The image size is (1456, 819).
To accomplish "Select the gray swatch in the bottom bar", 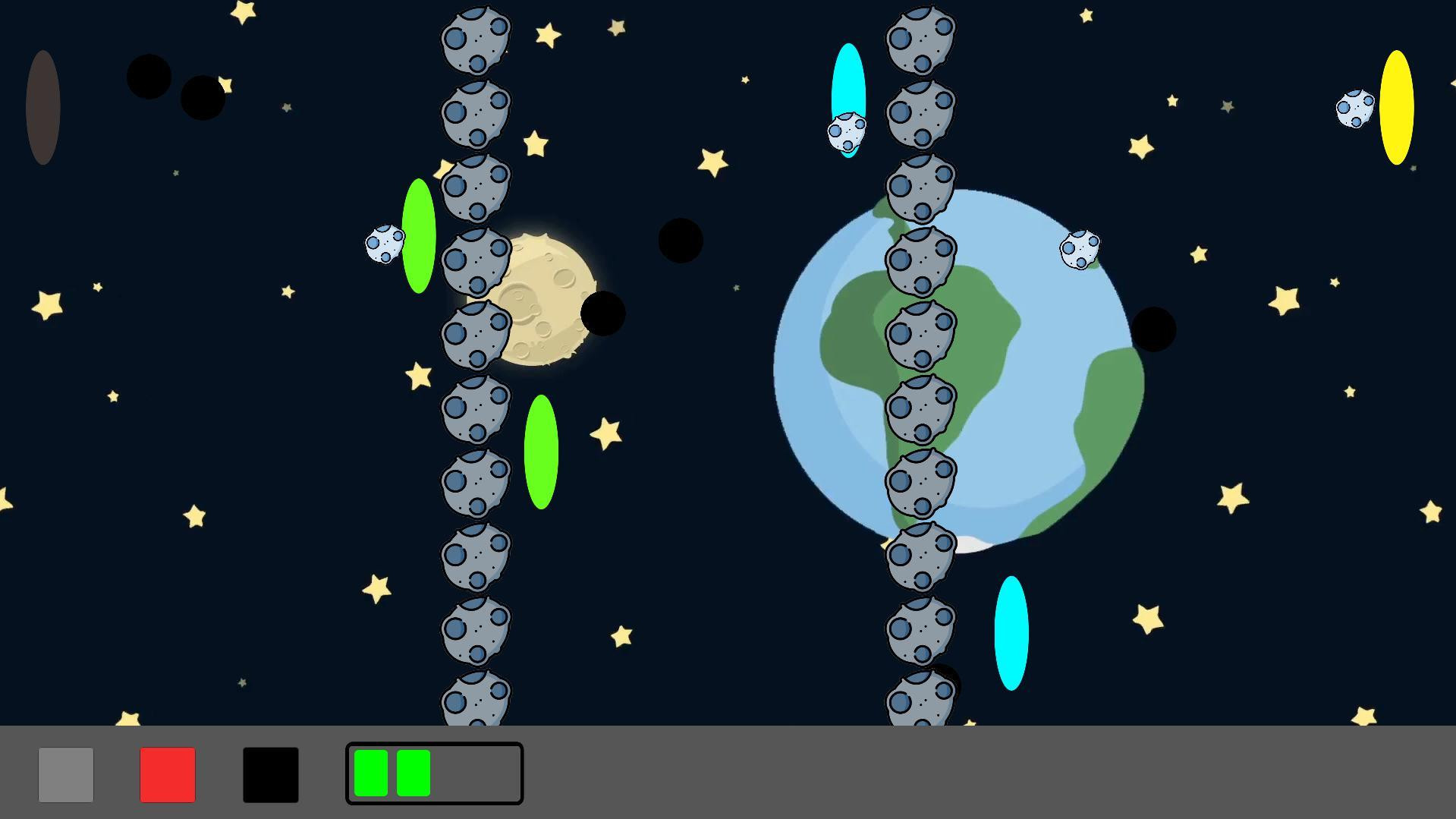I will click(x=65, y=773).
